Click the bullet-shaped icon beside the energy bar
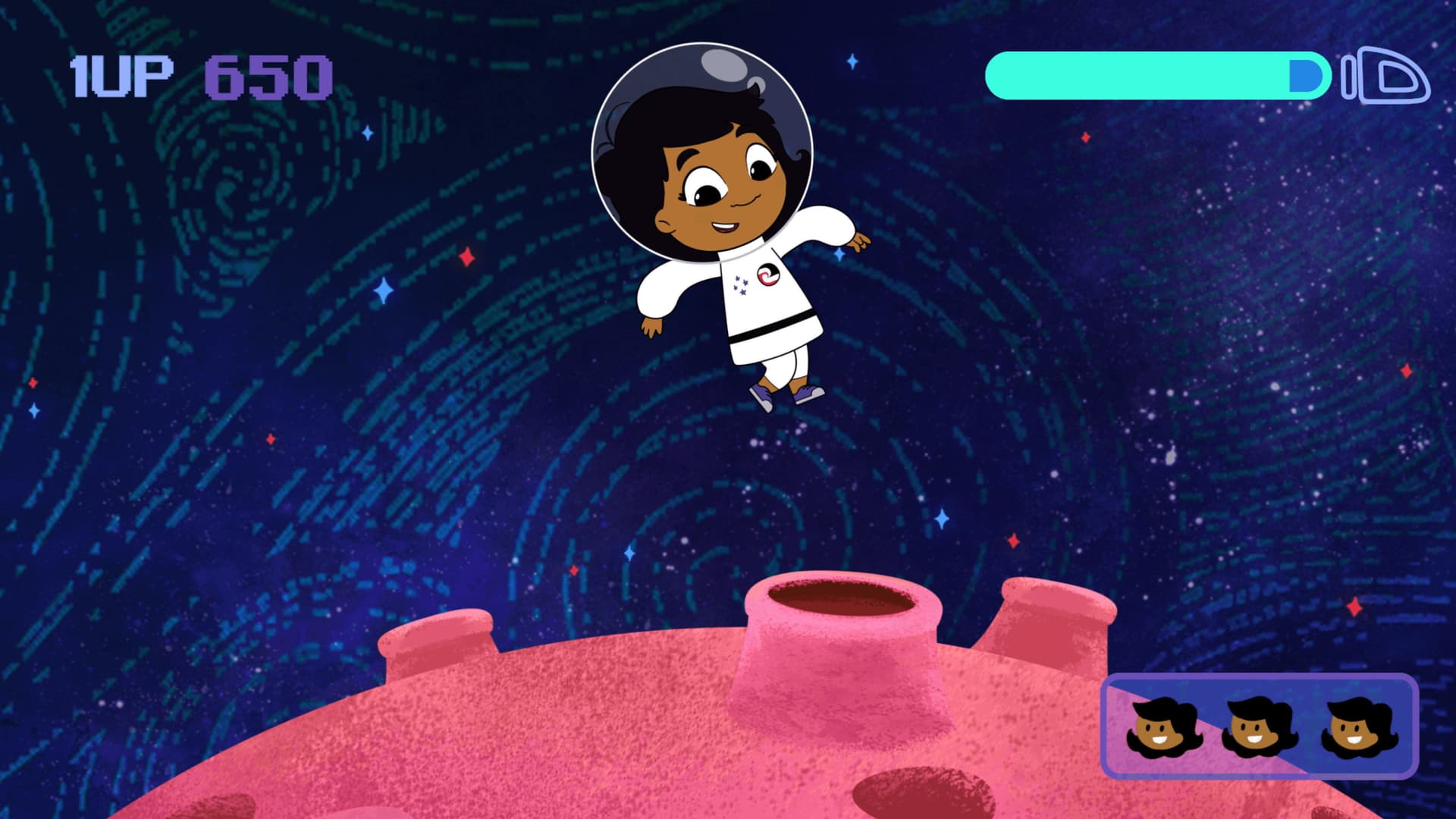This screenshot has height=819, width=1456. [1386, 75]
